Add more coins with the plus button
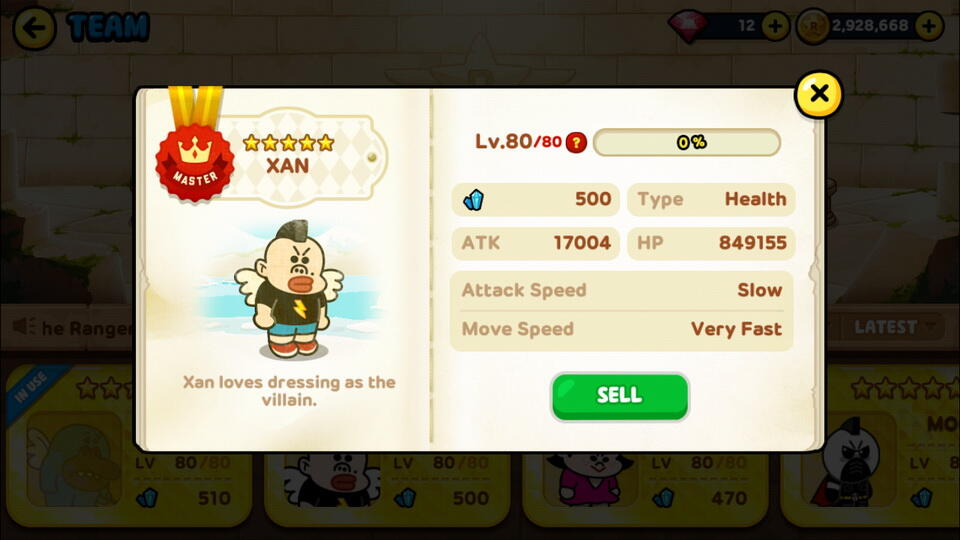 pyautogui.click(x=928, y=26)
